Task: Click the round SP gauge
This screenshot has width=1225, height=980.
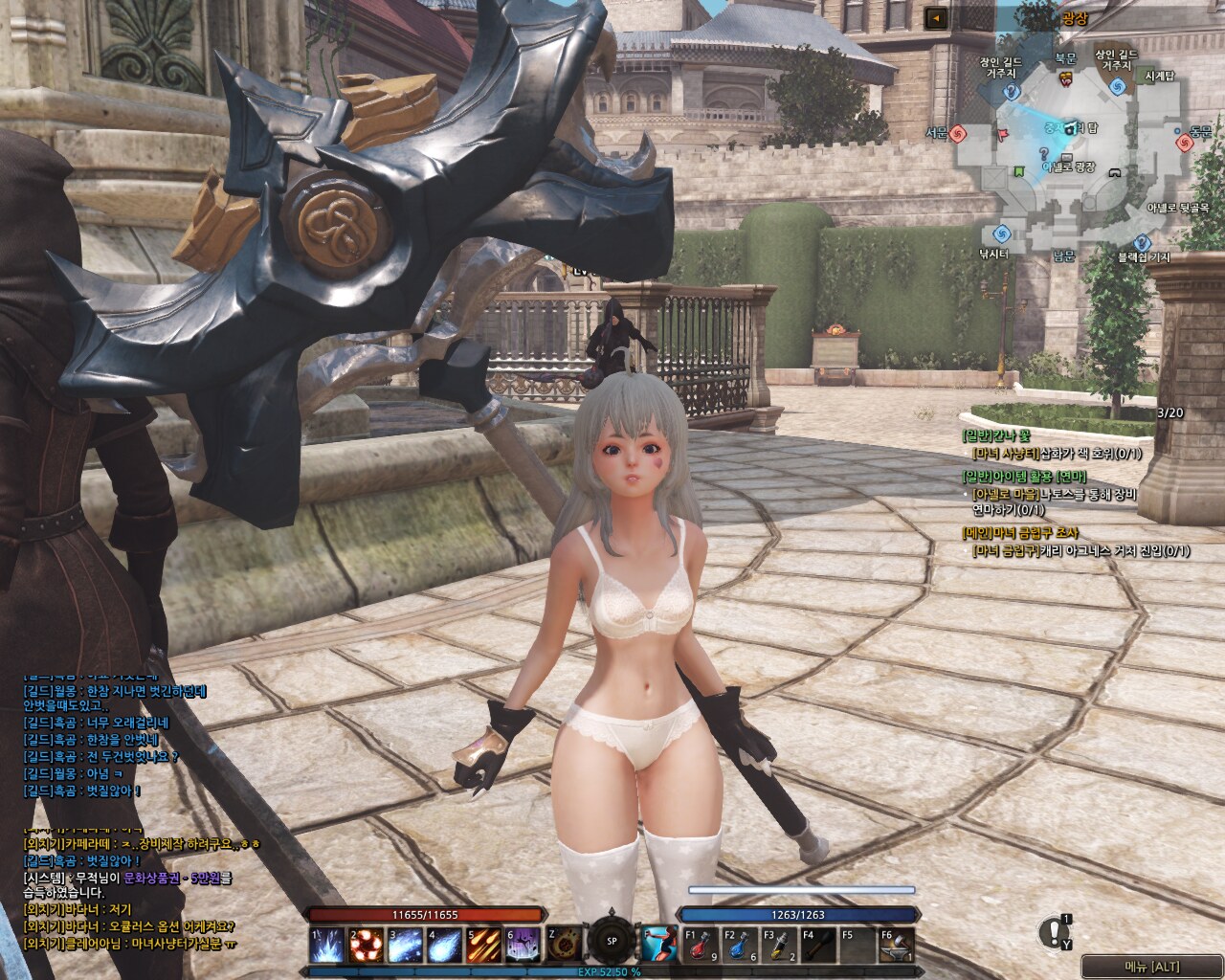Action: (x=612, y=940)
